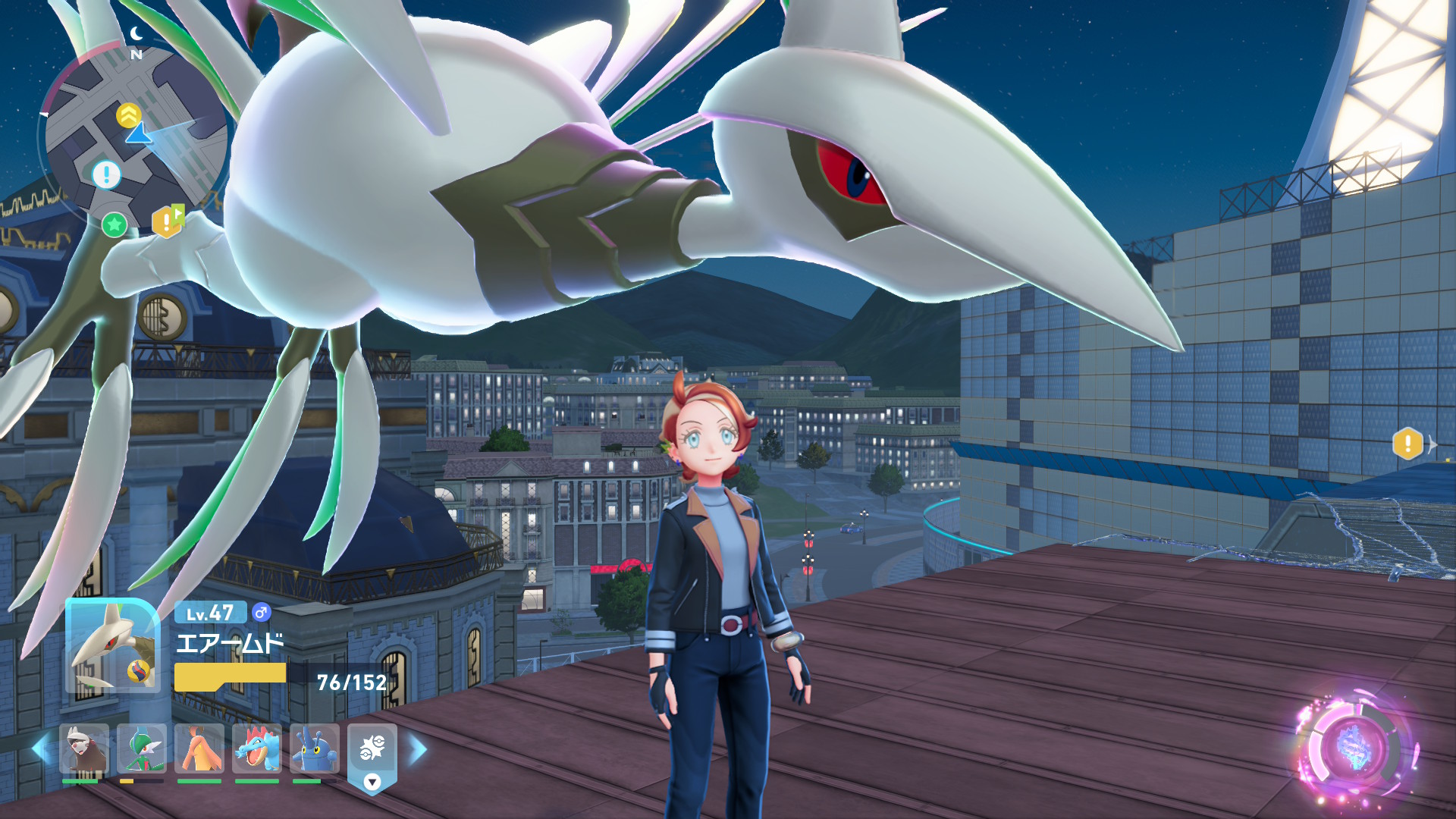The width and height of the screenshot is (1456, 819).
Task: Activate the glowing pink Mega orb
Action: (x=1354, y=748)
